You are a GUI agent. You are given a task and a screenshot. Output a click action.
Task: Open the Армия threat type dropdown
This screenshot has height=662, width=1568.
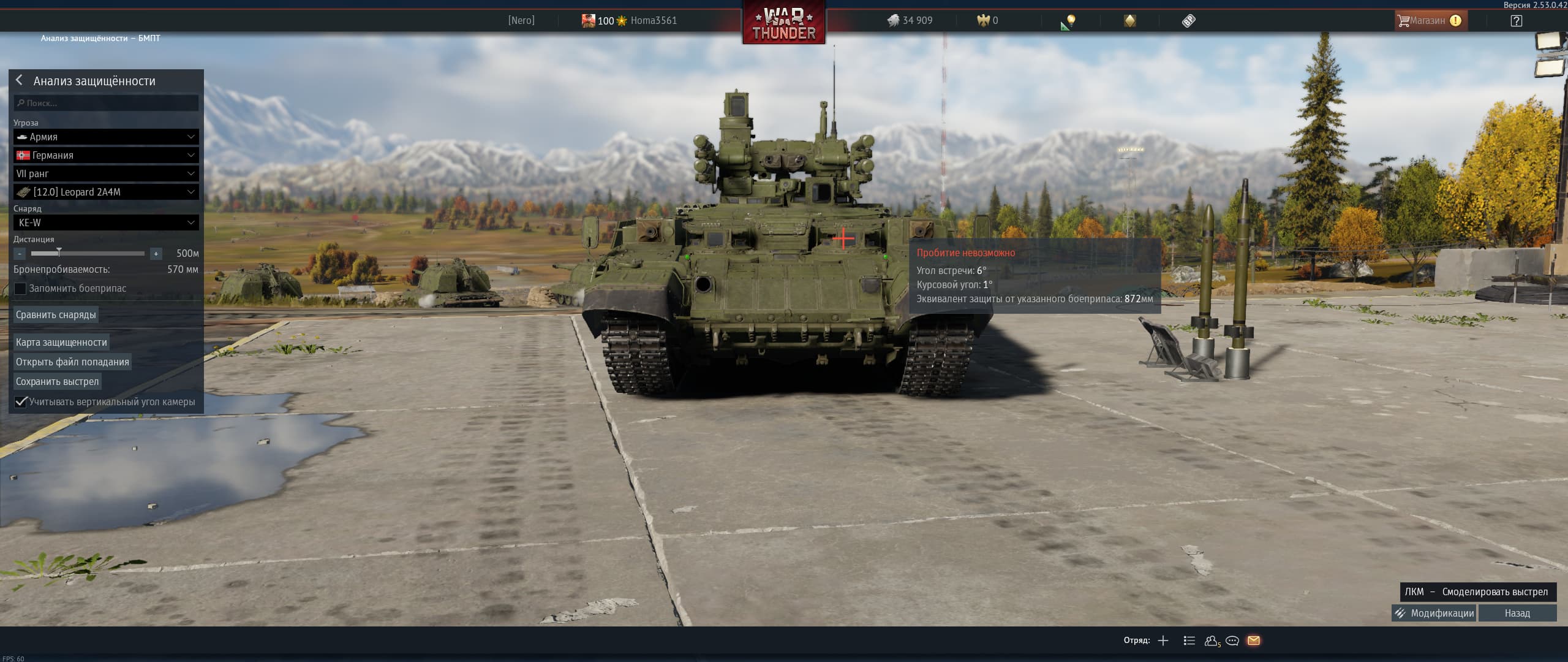tap(107, 137)
